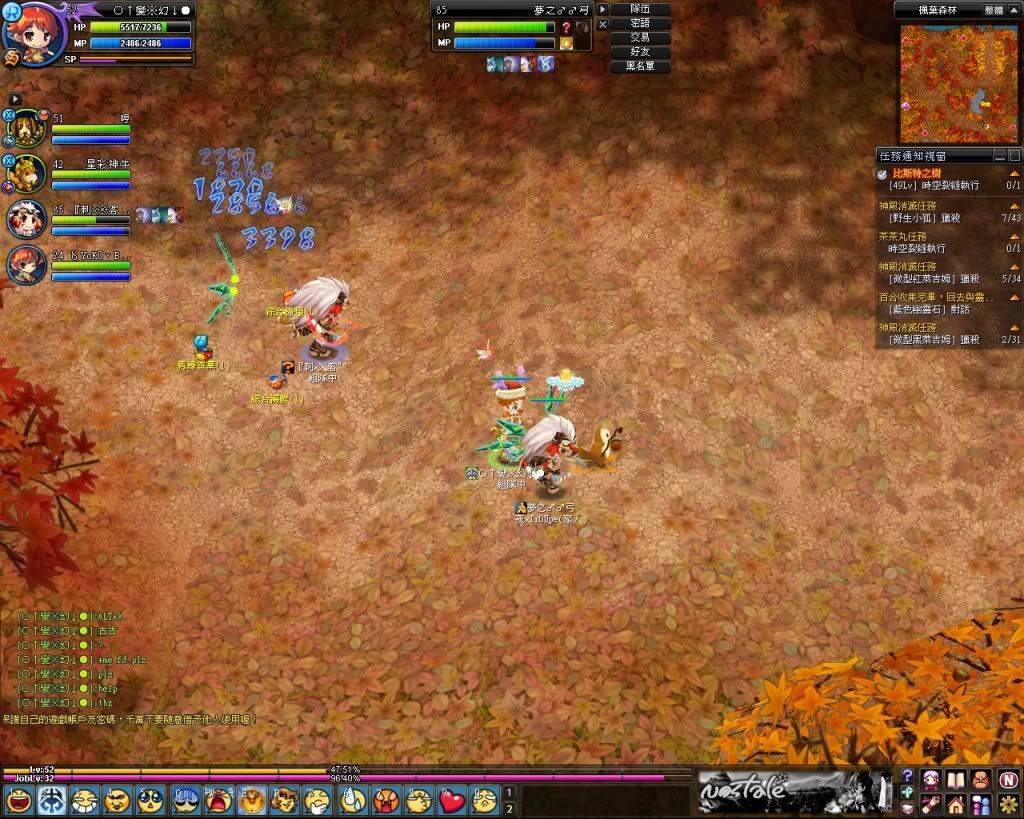This screenshot has height=819, width=1024.
Task: Switch to hotbar page 2
Action: [x=509, y=807]
